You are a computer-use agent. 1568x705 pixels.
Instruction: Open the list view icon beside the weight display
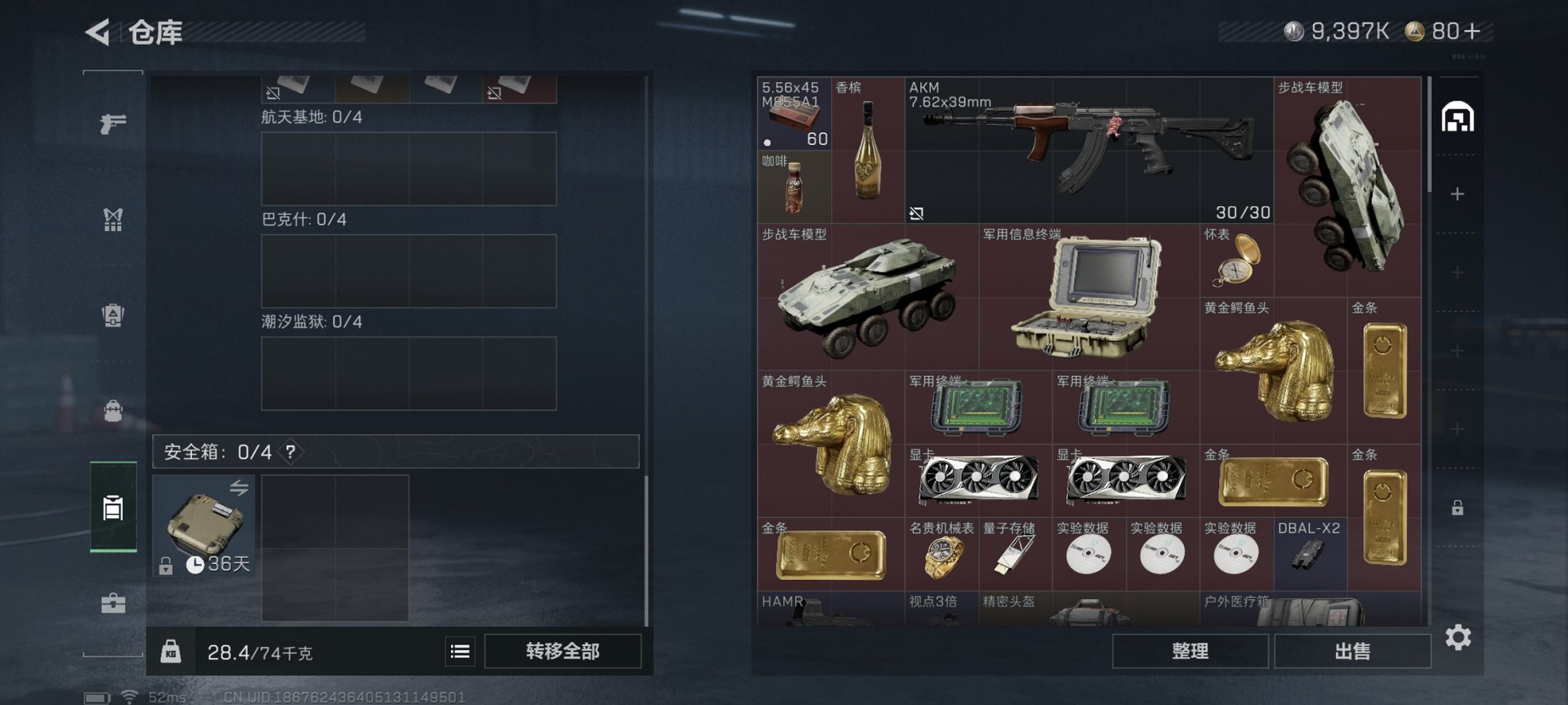pyautogui.click(x=459, y=652)
